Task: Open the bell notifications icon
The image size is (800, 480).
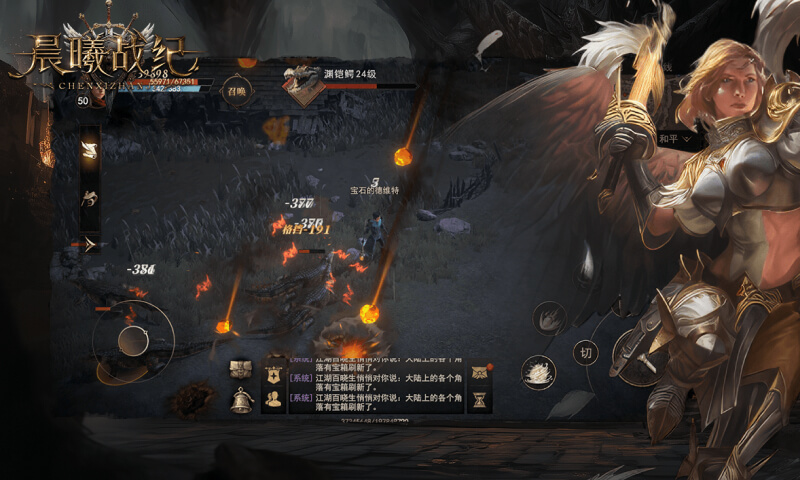Action: click(x=241, y=400)
